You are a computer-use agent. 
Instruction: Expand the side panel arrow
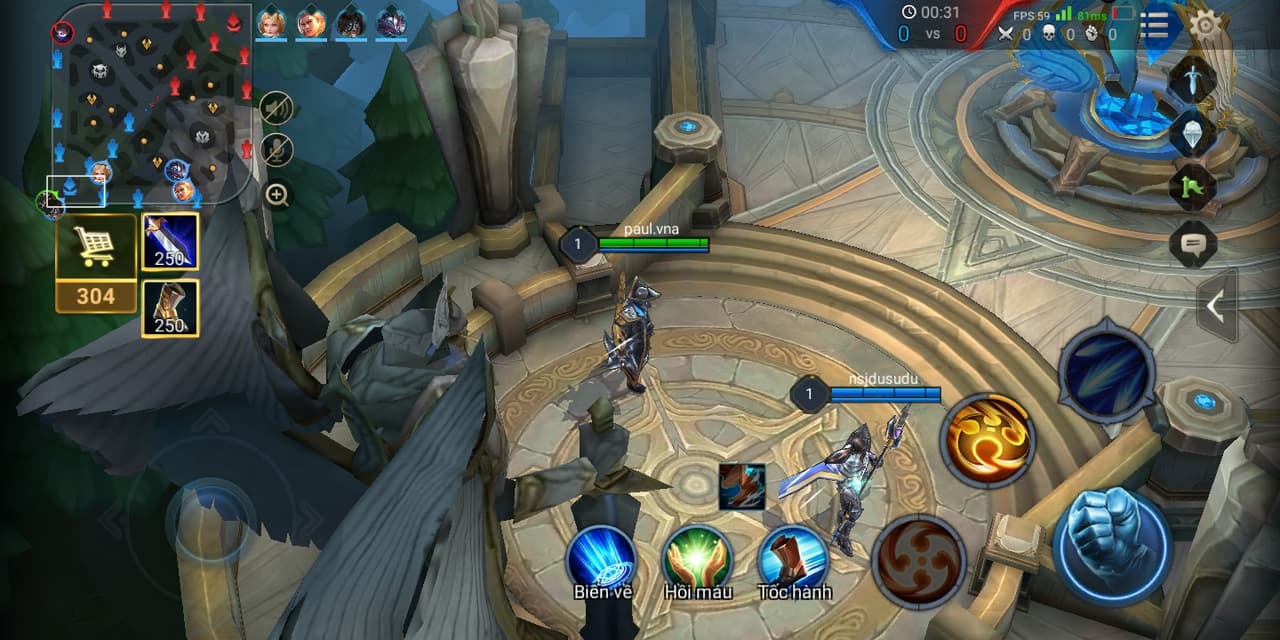(x=1216, y=306)
